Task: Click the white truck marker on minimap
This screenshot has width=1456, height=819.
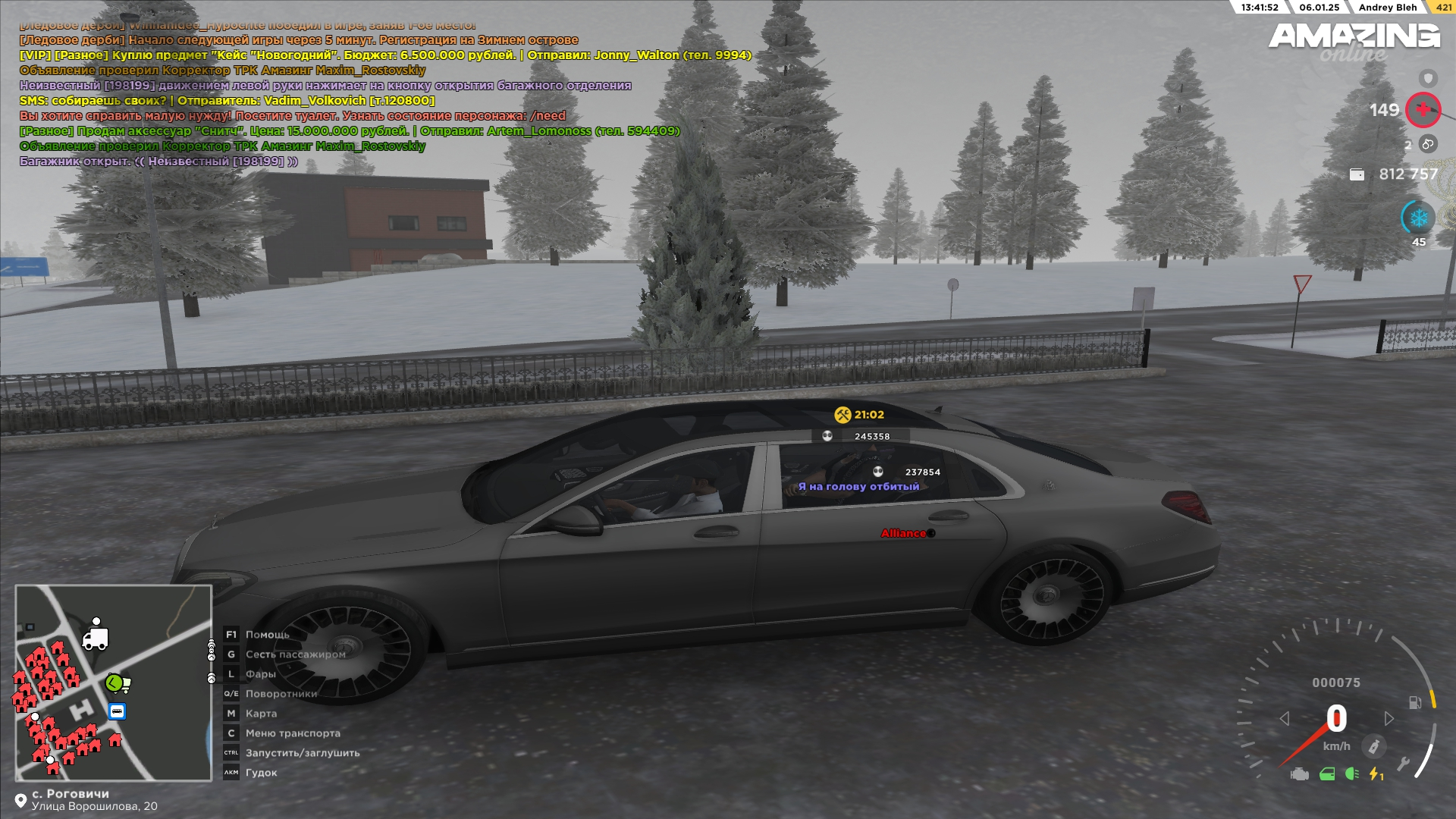Action: (95, 639)
